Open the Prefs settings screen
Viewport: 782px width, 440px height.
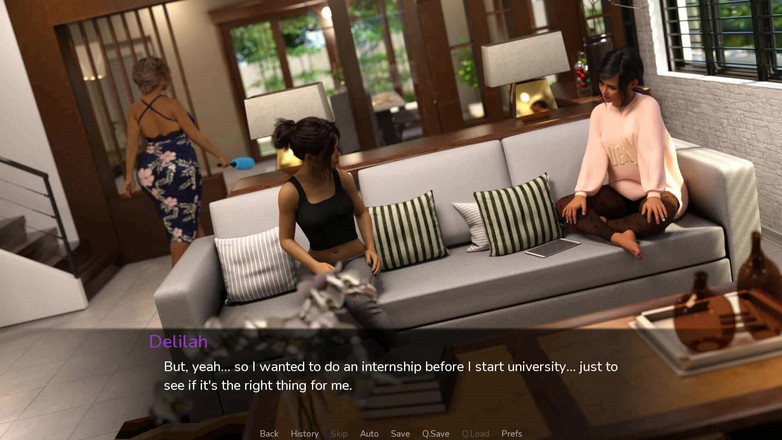tap(511, 434)
